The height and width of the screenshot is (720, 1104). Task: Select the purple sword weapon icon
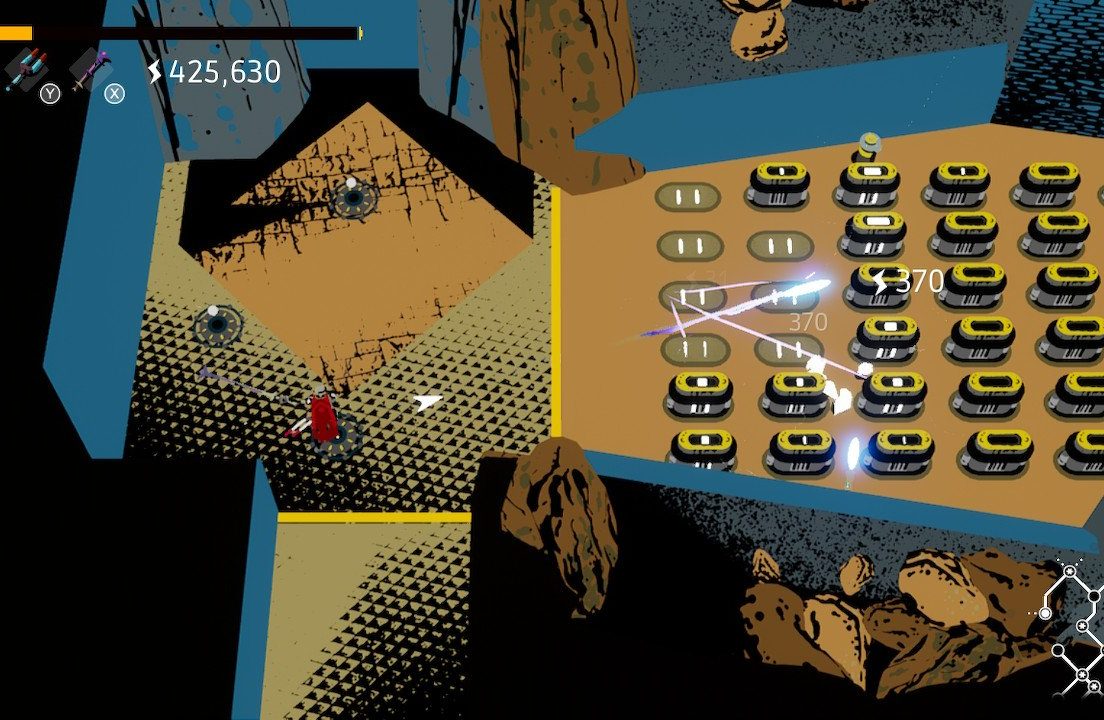tap(90, 68)
